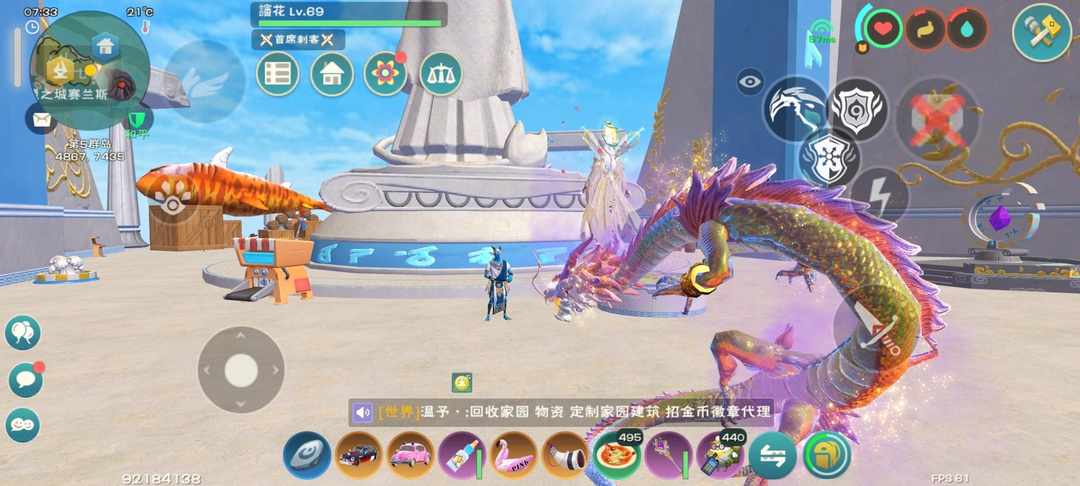Select the pizza food slot

(617, 455)
